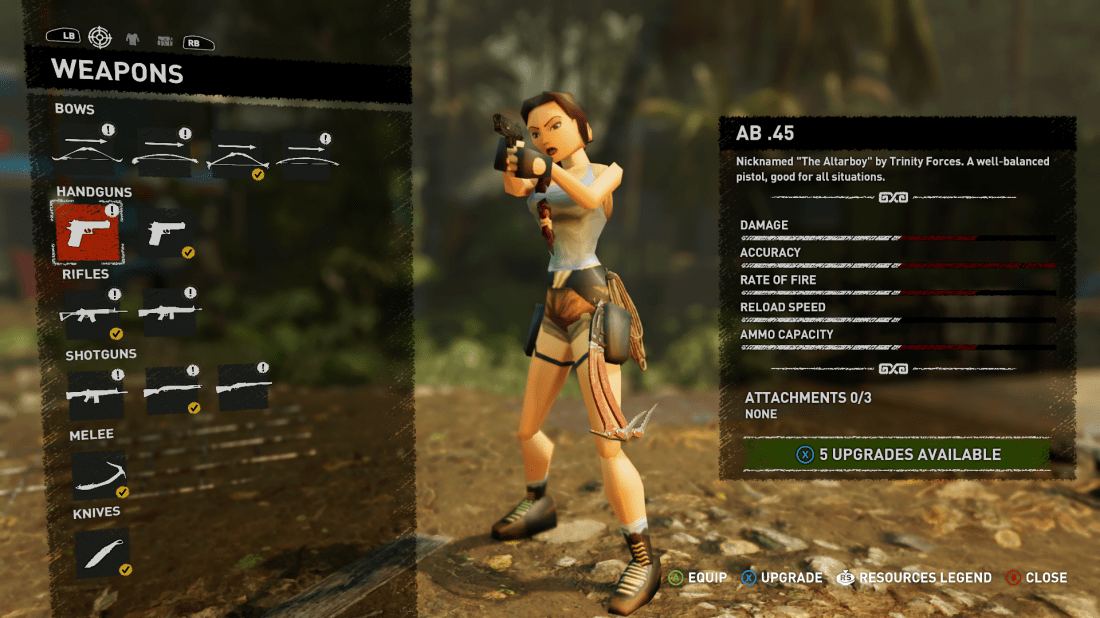Pick the equipped rifle marked with a checkmark
Viewport: 1100px width, 618px height.
tap(93, 313)
